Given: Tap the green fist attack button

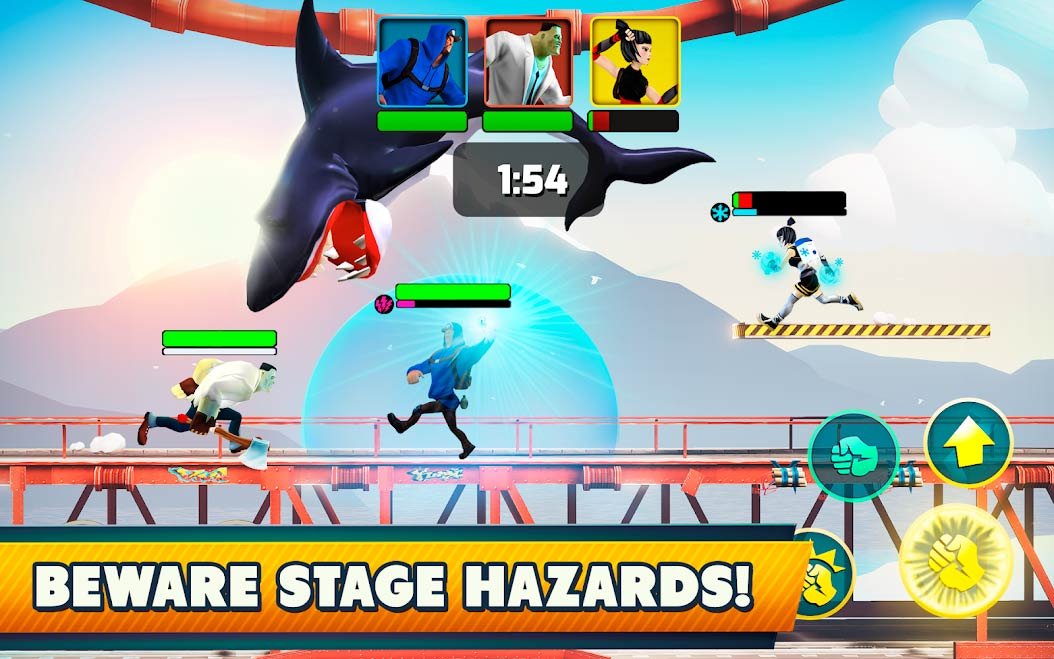Looking at the screenshot, I should coord(852,456).
